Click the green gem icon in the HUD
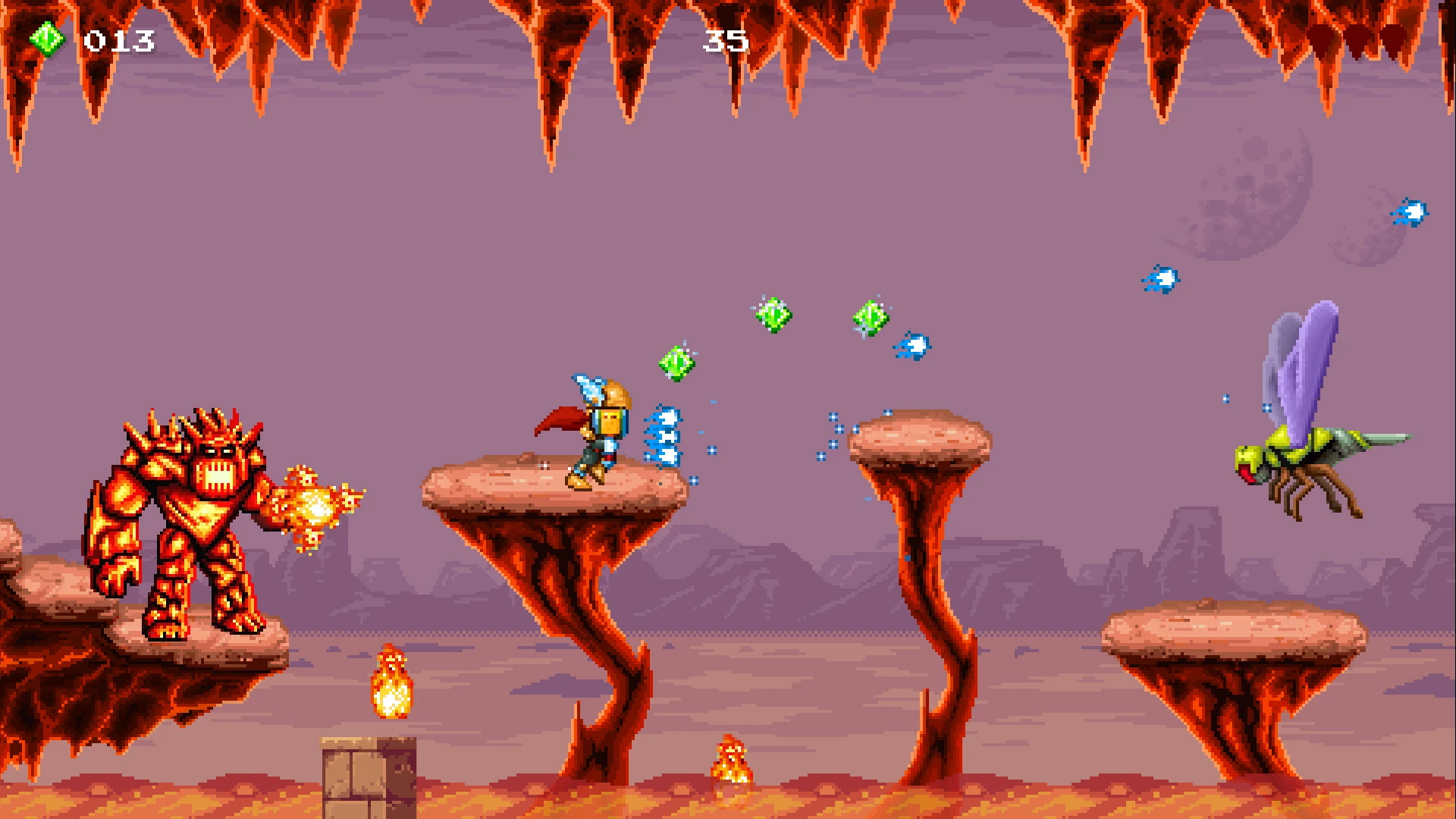The width and height of the screenshot is (1456, 819). (x=47, y=39)
